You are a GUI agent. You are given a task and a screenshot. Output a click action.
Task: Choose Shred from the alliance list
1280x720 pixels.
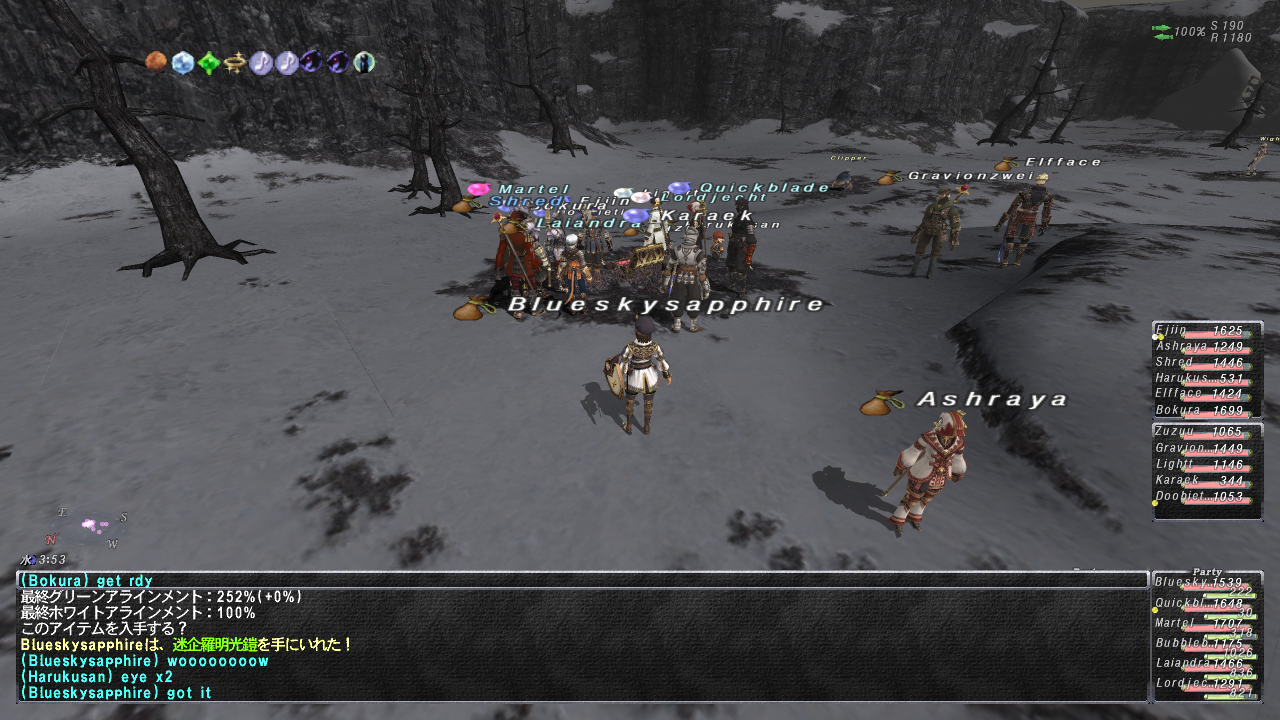1206,363
